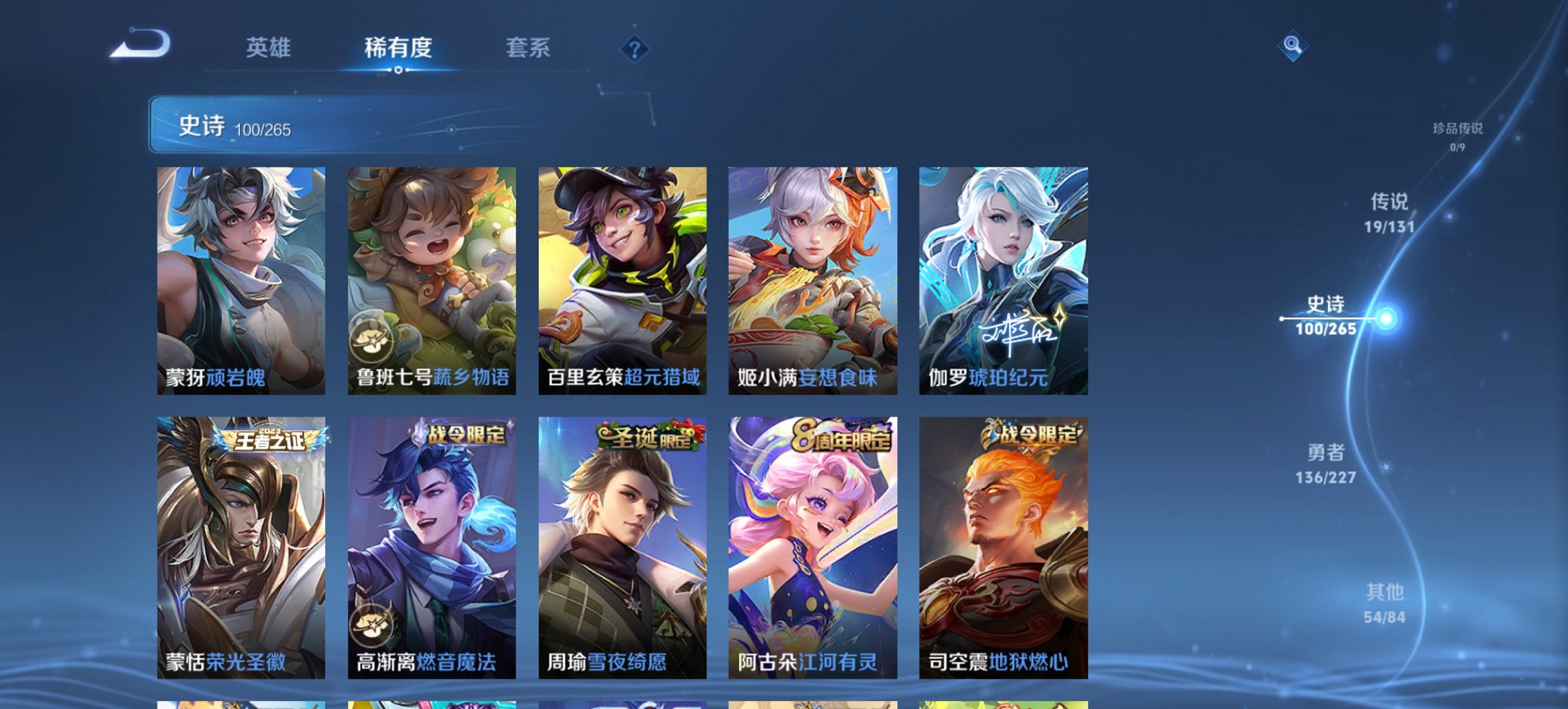Switch to the 套系 tab
This screenshot has width=1568, height=709.
(528, 49)
